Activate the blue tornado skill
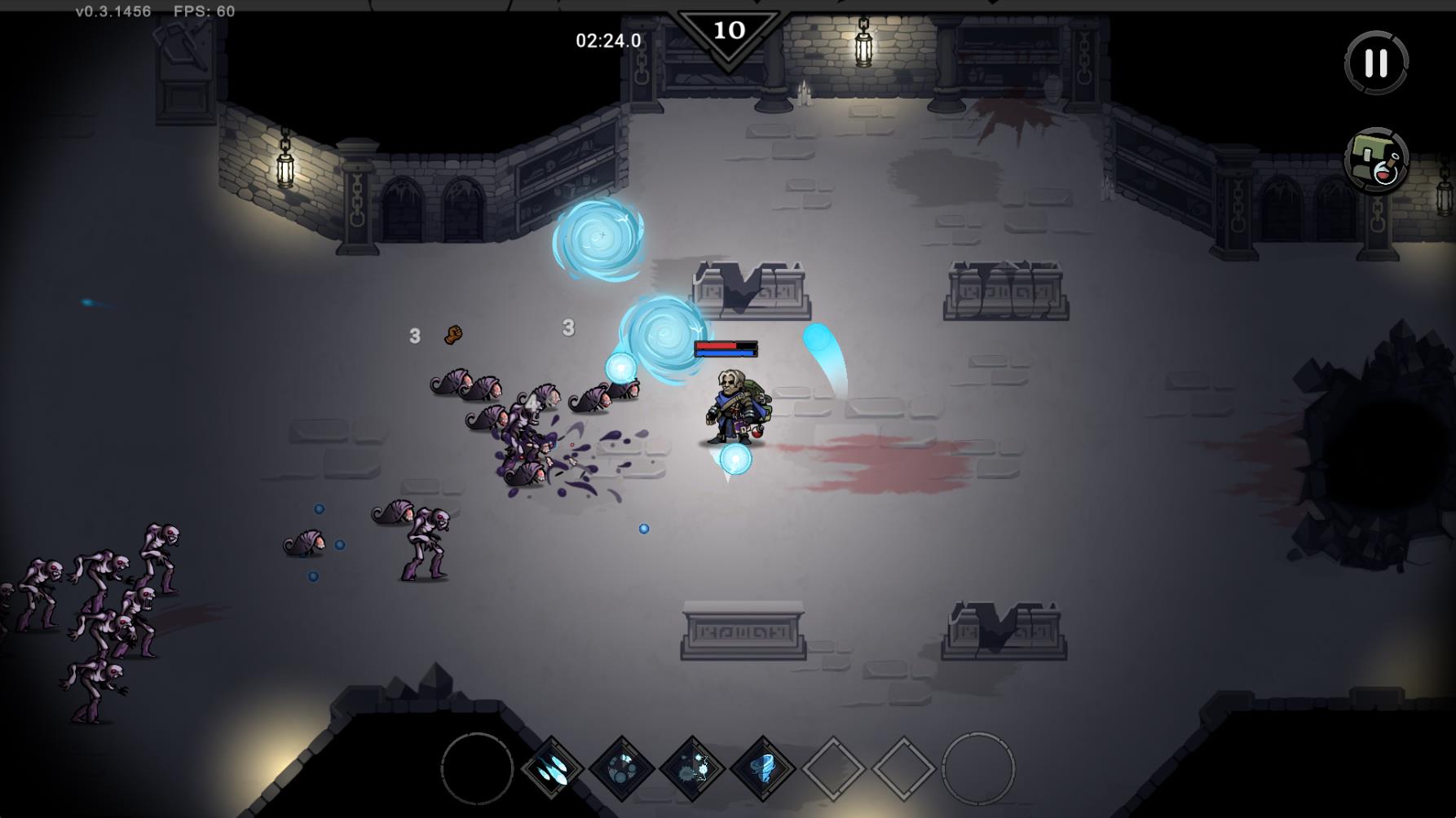Screen dimensions: 1456x818 coord(763,768)
